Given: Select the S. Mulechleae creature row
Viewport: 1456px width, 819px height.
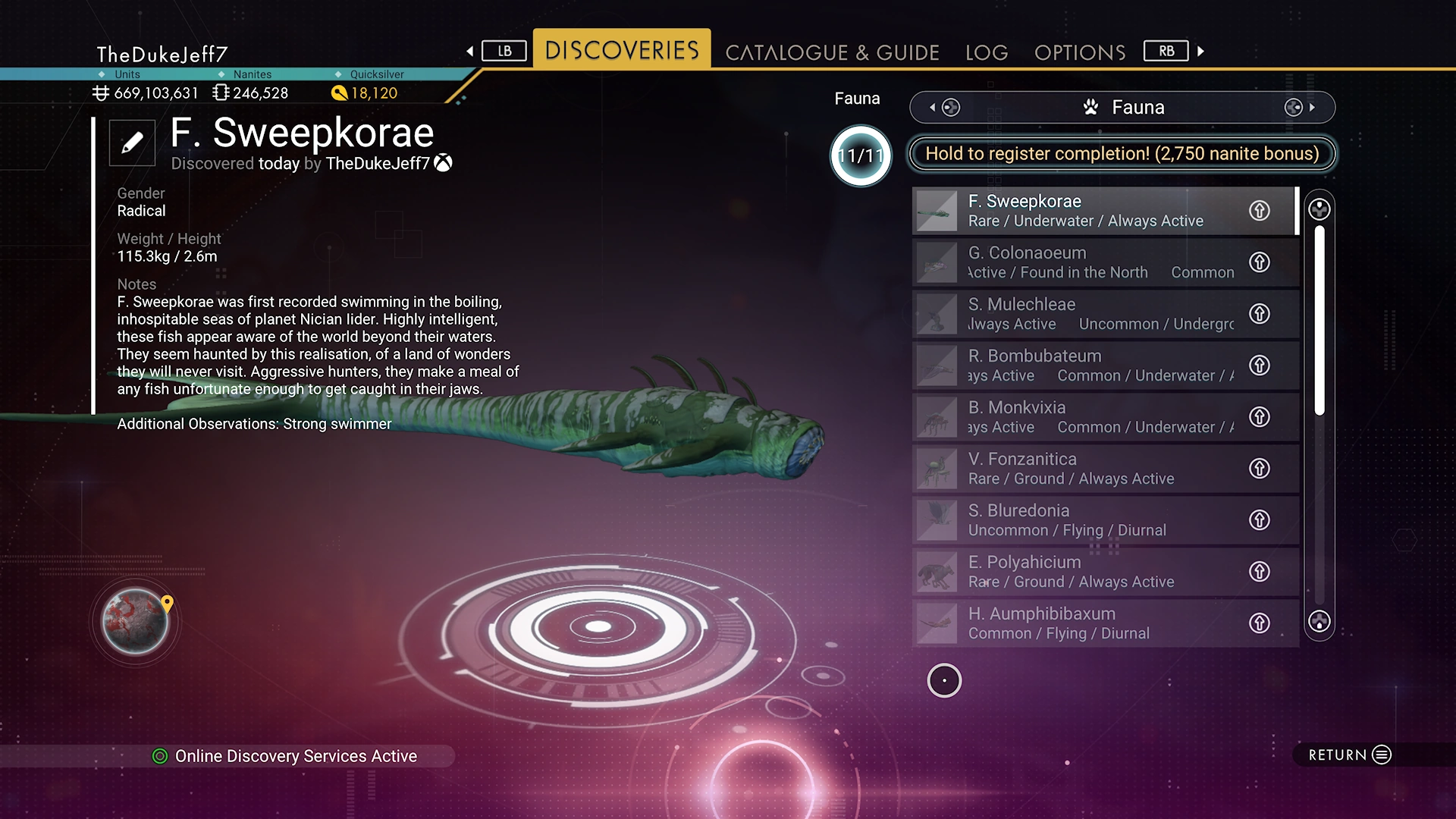Looking at the screenshot, I should pyautogui.click(x=1084, y=314).
